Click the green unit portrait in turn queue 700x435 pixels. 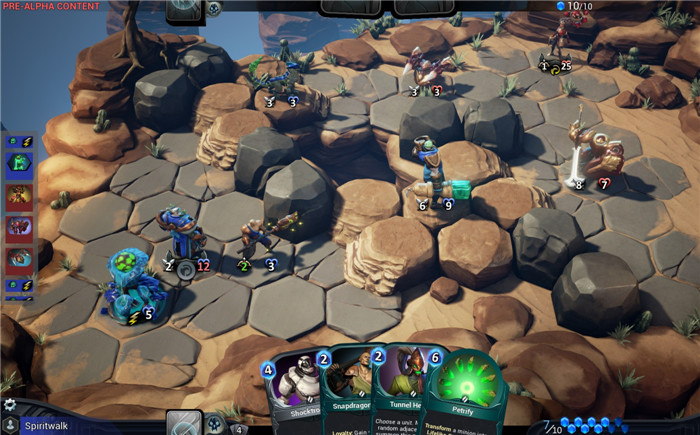[x=19, y=163]
